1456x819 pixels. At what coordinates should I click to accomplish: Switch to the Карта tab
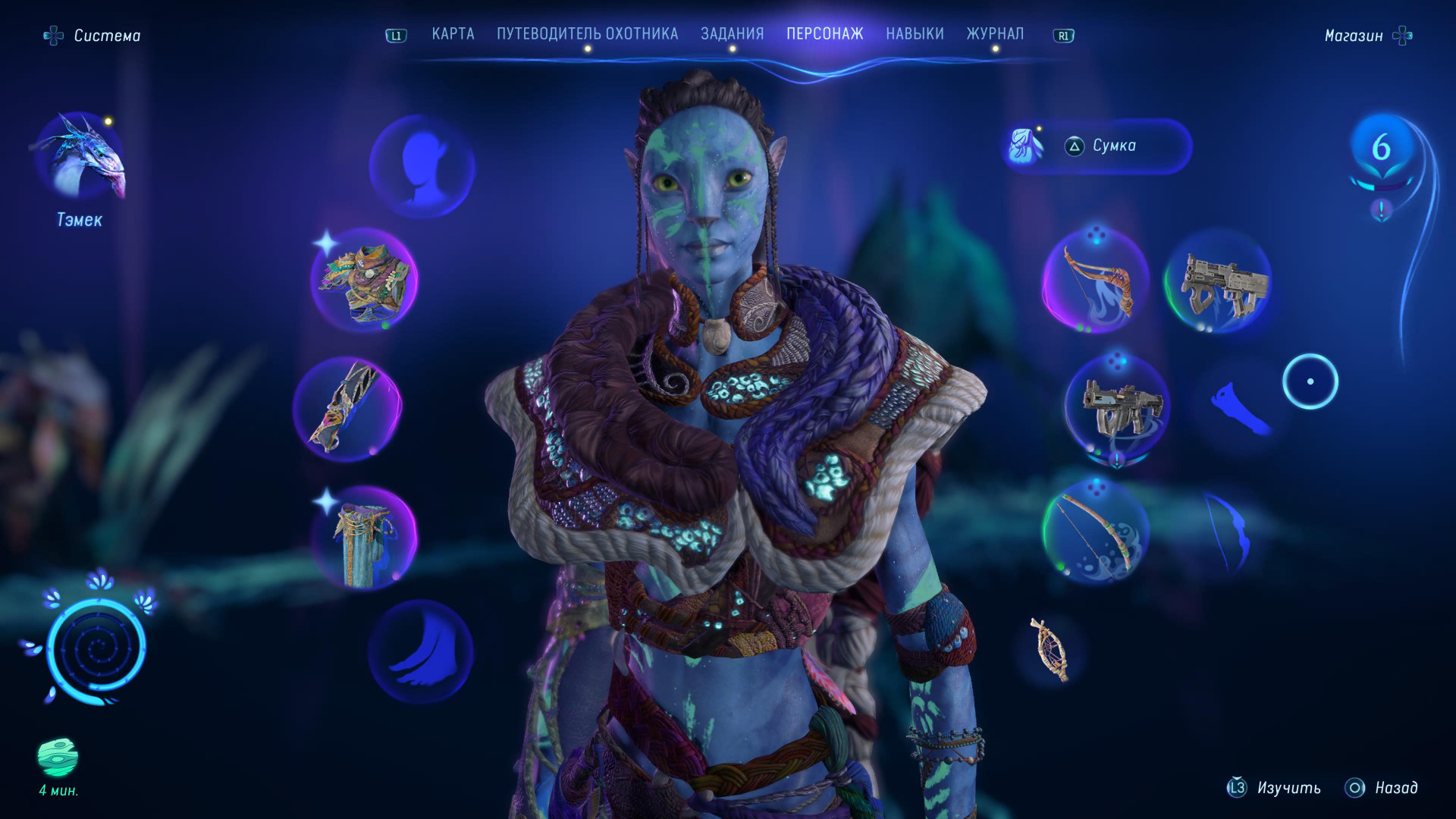453,34
